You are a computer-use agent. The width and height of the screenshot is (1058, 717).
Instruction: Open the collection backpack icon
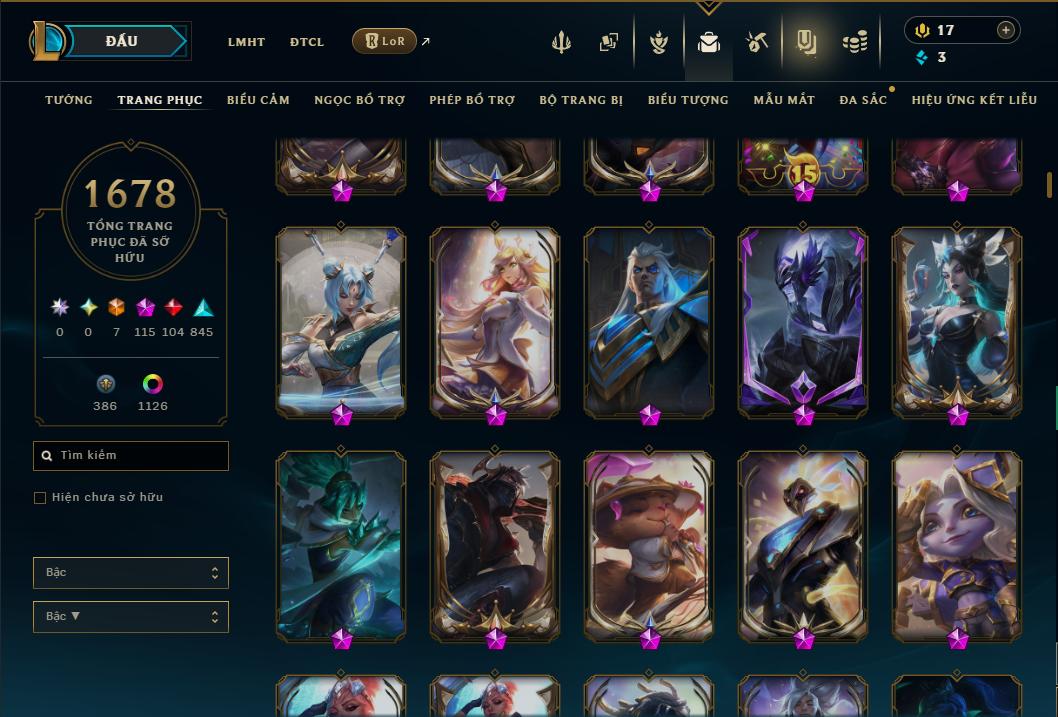709,42
